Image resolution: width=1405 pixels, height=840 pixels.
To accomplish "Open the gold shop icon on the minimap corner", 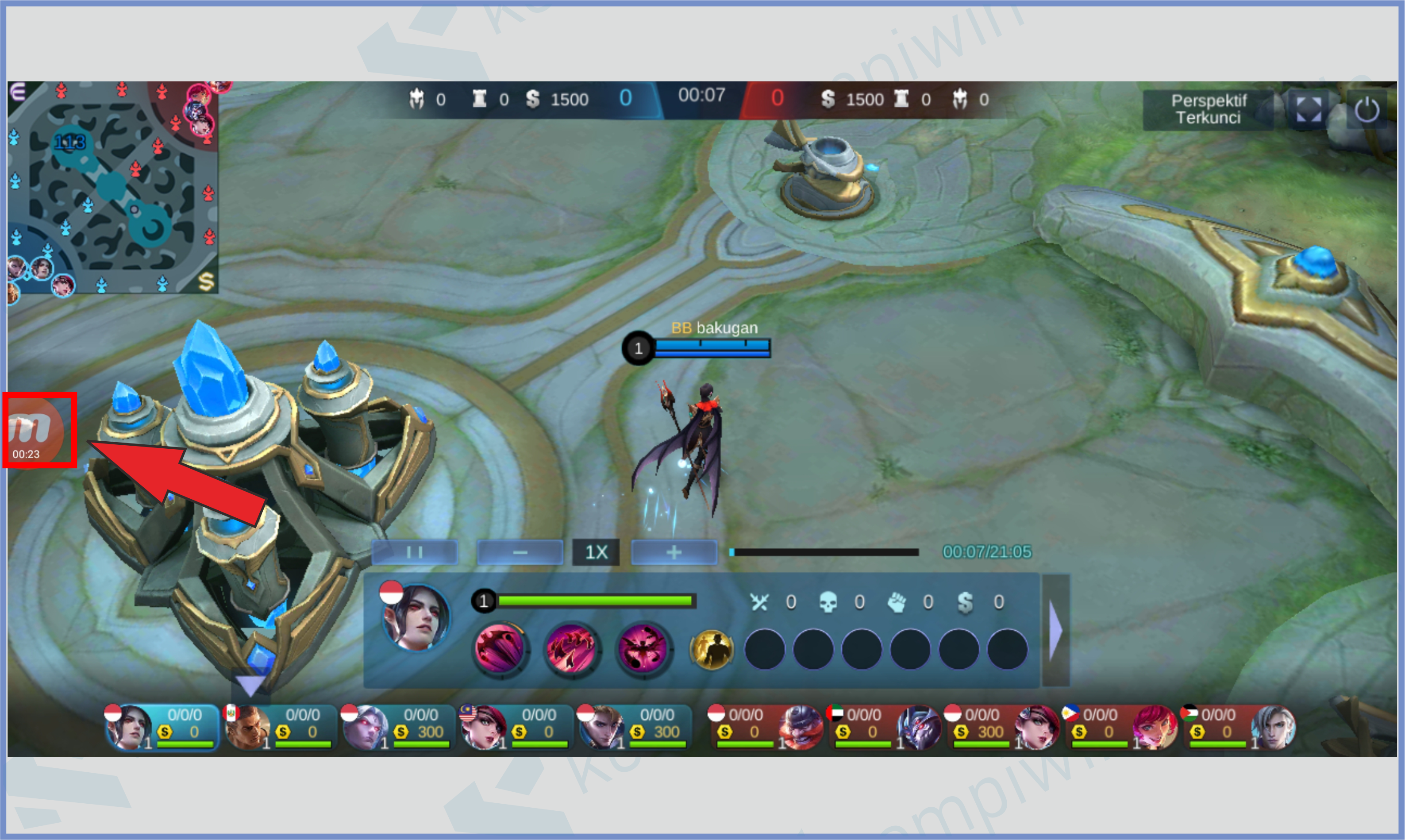I will point(206,281).
